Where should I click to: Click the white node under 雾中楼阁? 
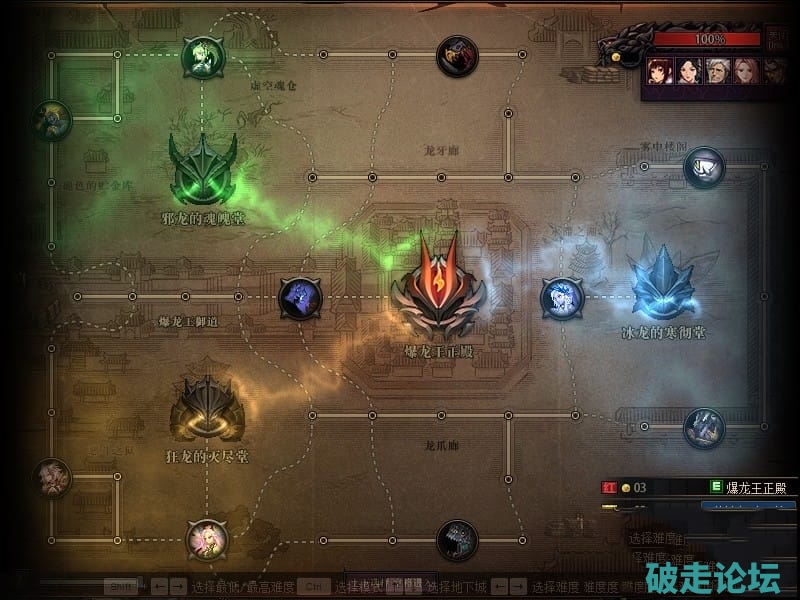click(x=704, y=168)
